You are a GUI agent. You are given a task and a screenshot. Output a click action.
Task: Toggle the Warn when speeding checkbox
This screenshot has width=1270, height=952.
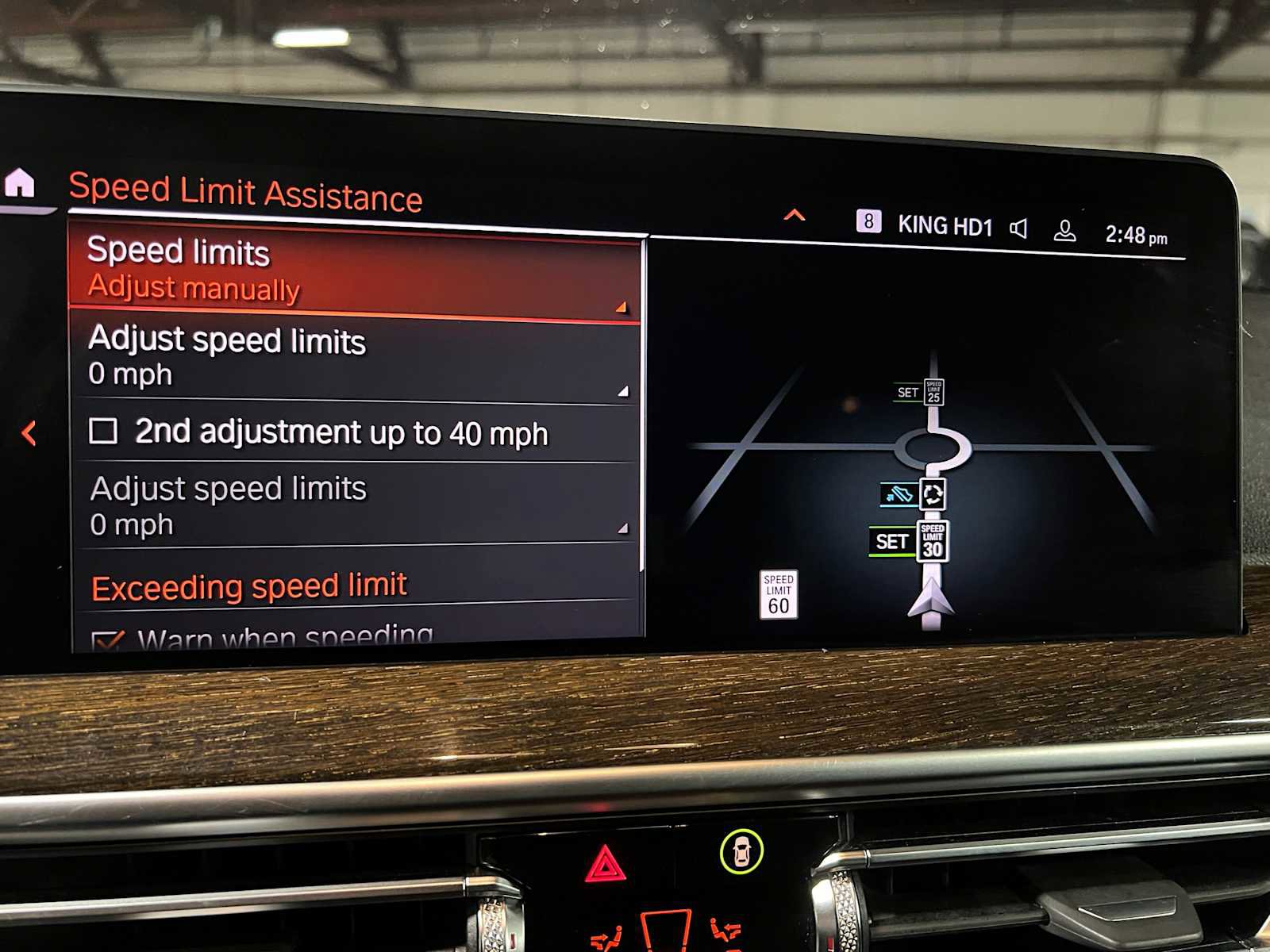point(107,639)
